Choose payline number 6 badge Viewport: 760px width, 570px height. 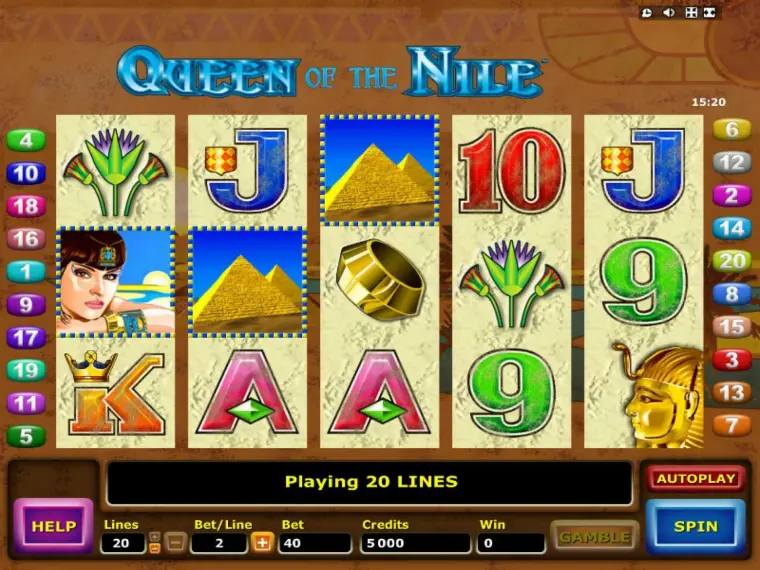(x=732, y=129)
